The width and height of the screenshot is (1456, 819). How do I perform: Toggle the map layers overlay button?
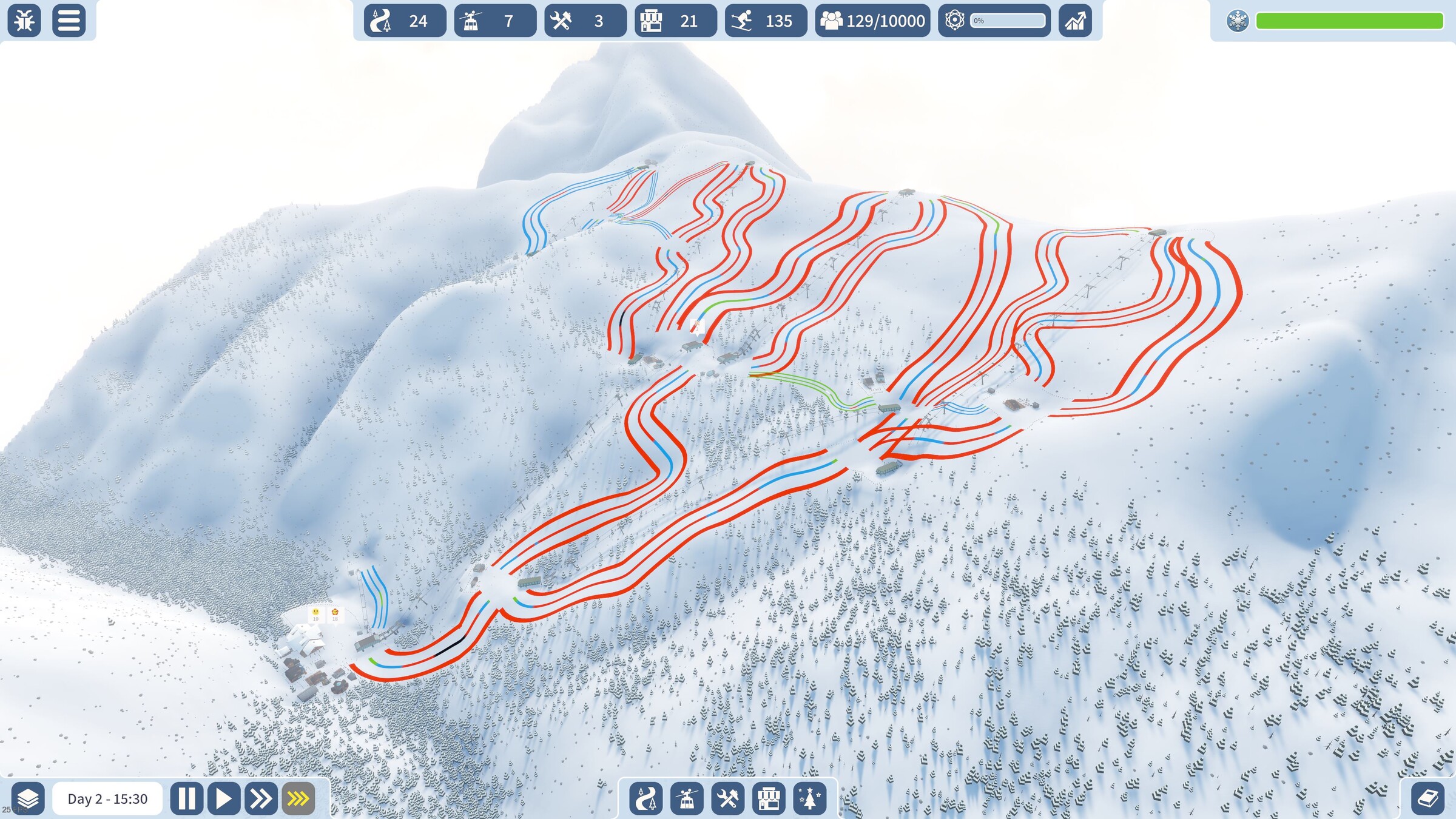click(28, 798)
